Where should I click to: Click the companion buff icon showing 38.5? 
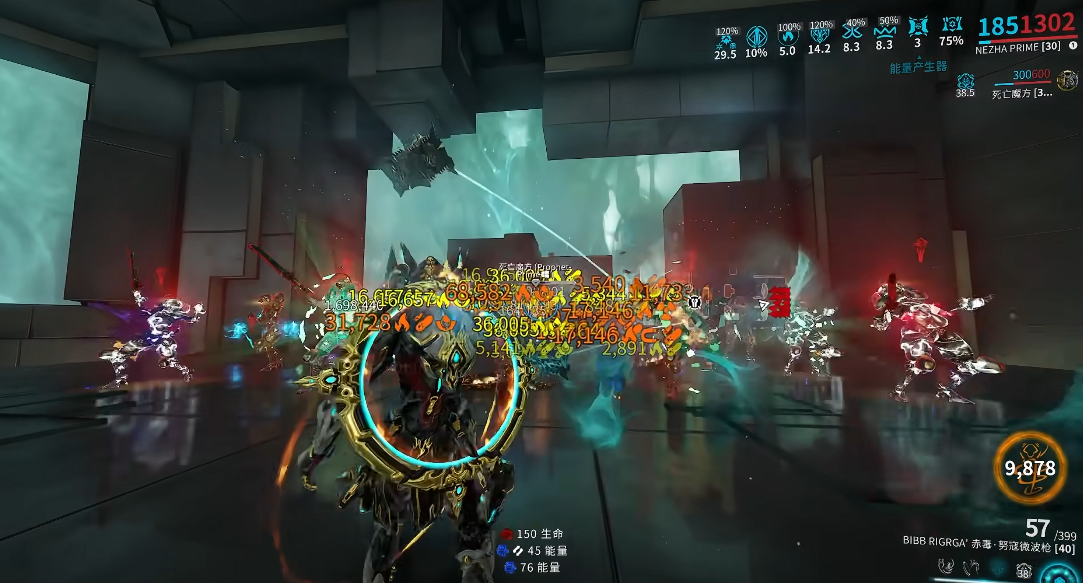pyautogui.click(x=965, y=81)
